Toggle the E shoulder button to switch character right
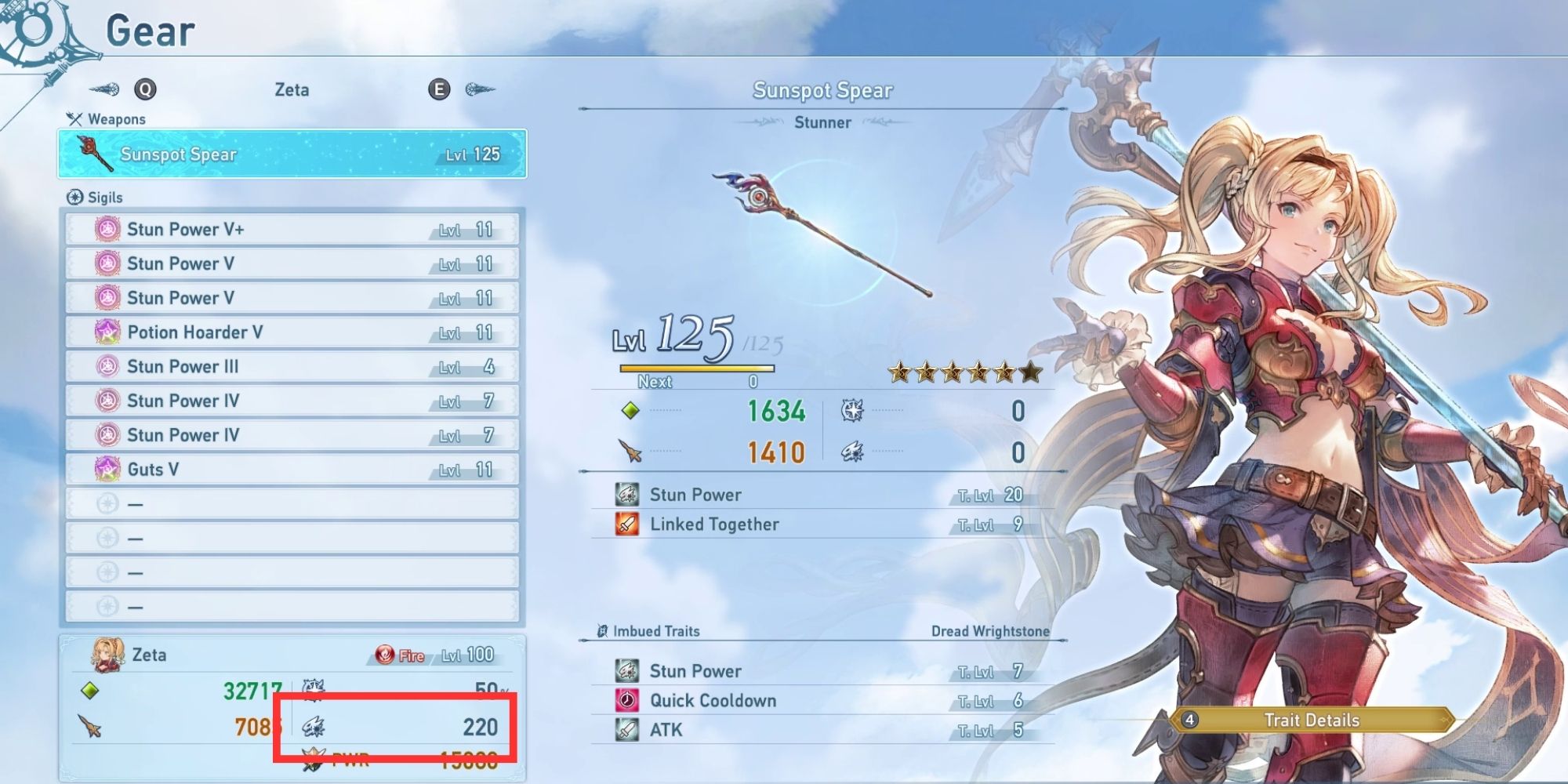The image size is (1568, 784). (x=439, y=89)
